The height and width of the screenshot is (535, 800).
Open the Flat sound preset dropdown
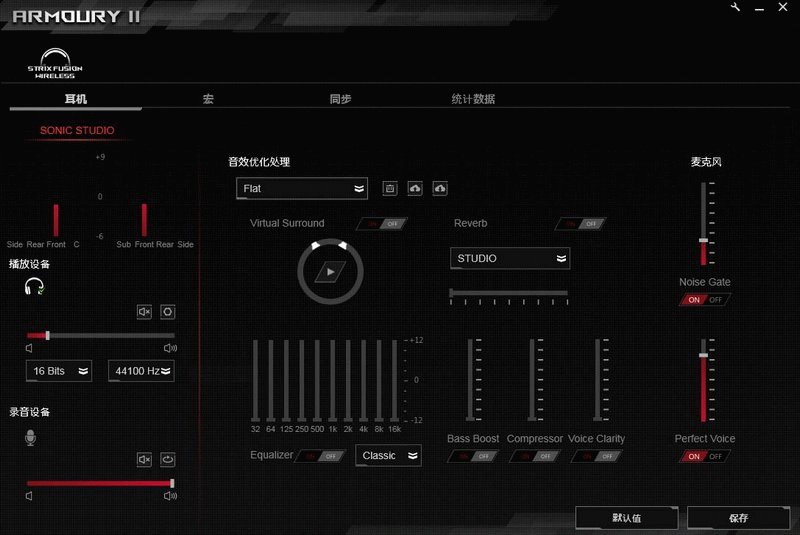point(302,188)
